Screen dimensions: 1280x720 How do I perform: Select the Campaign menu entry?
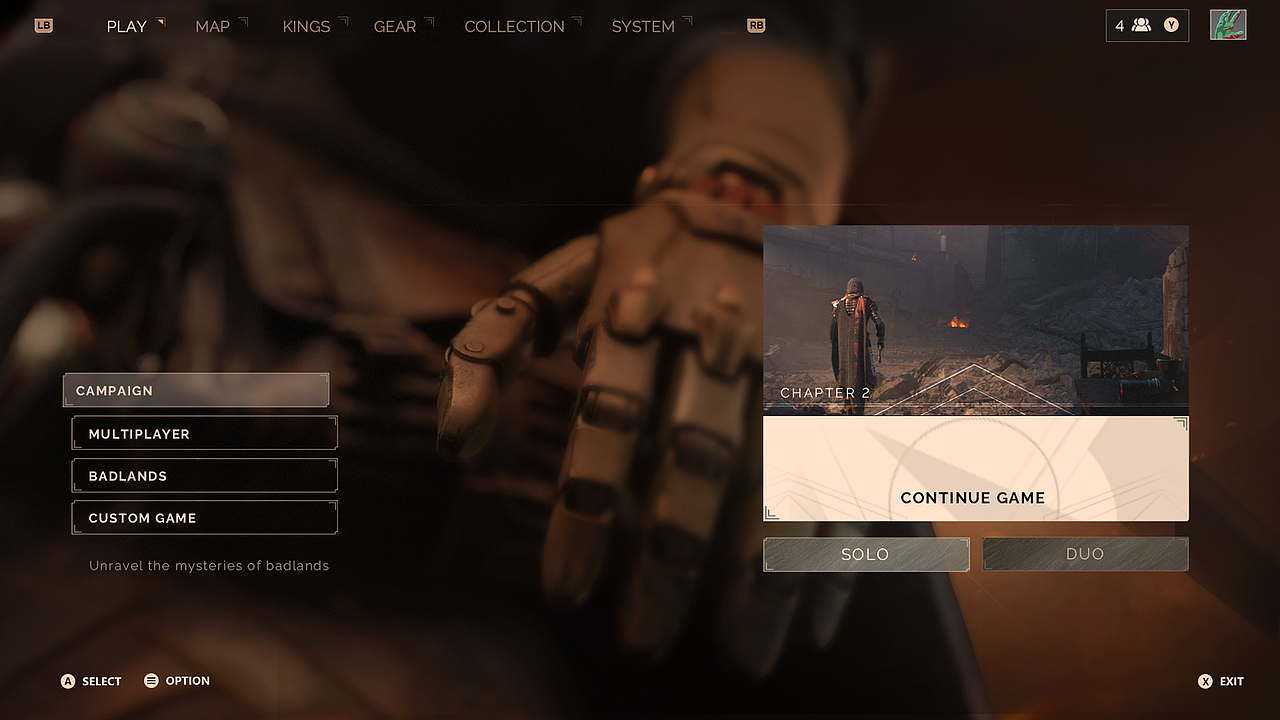point(196,391)
